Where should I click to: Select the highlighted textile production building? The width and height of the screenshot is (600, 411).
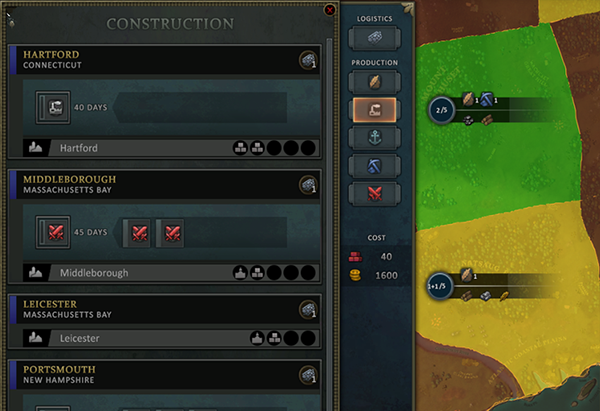(374, 110)
